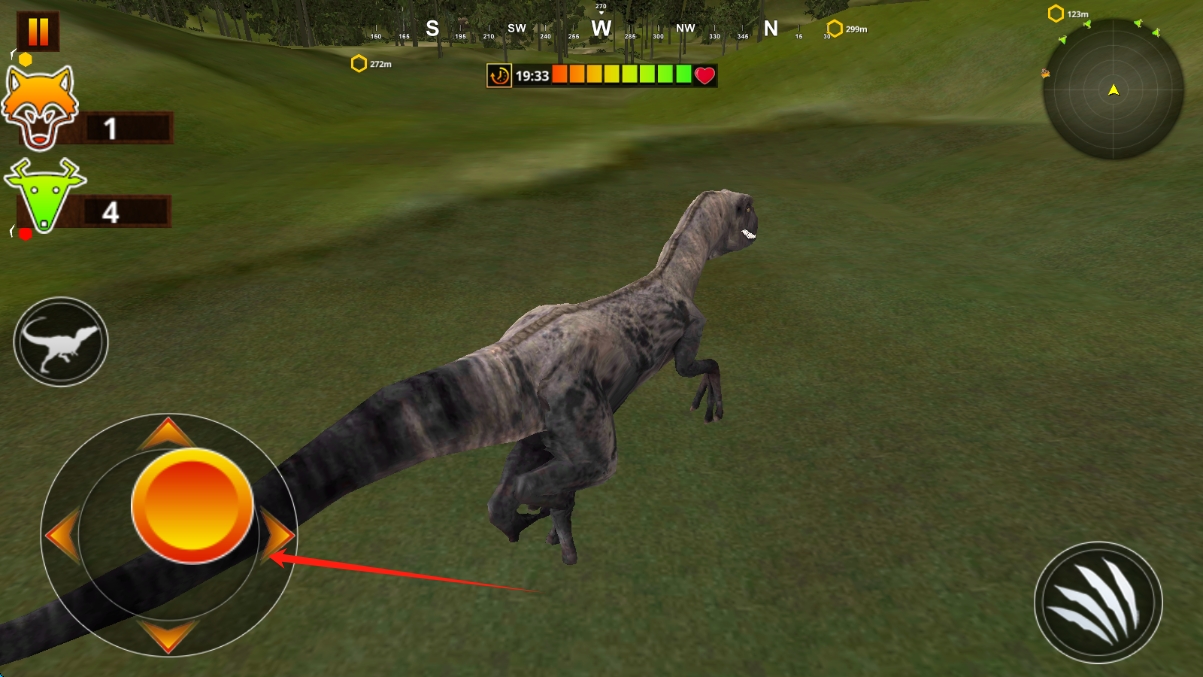The image size is (1203, 677).
Task: Pause the game with the pause button
Action: pyautogui.click(x=38, y=31)
